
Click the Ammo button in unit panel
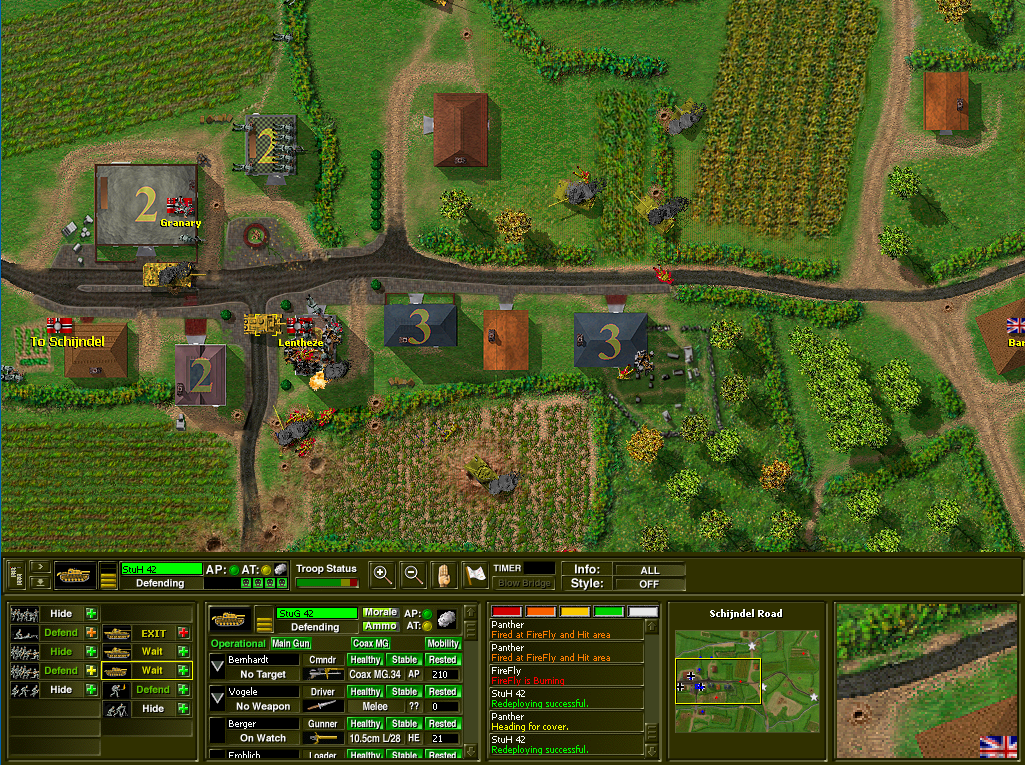tap(379, 627)
